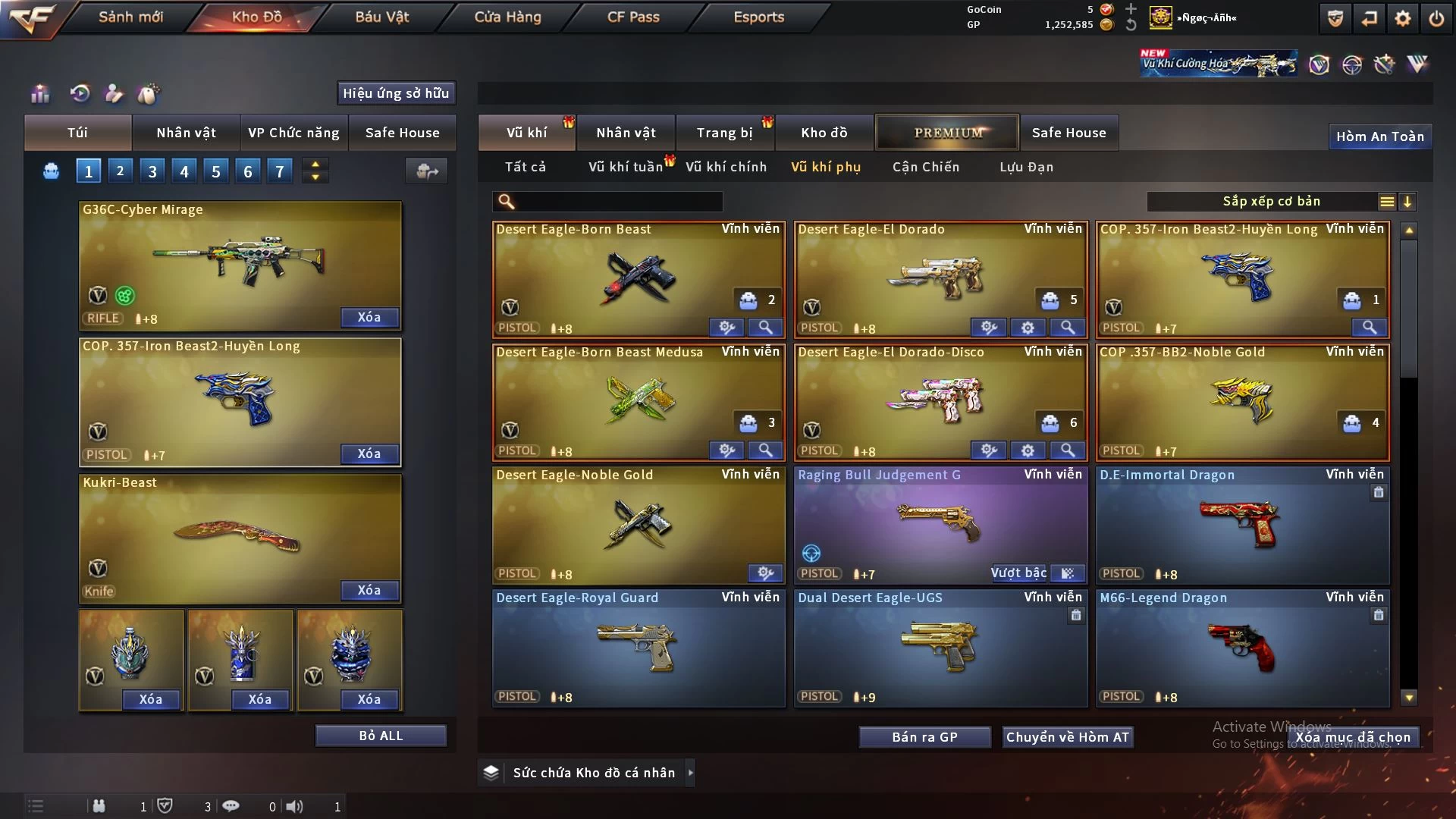Show the Vũ khí chính category
The height and width of the screenshot is (819, 1456).
tap(726, 167)
